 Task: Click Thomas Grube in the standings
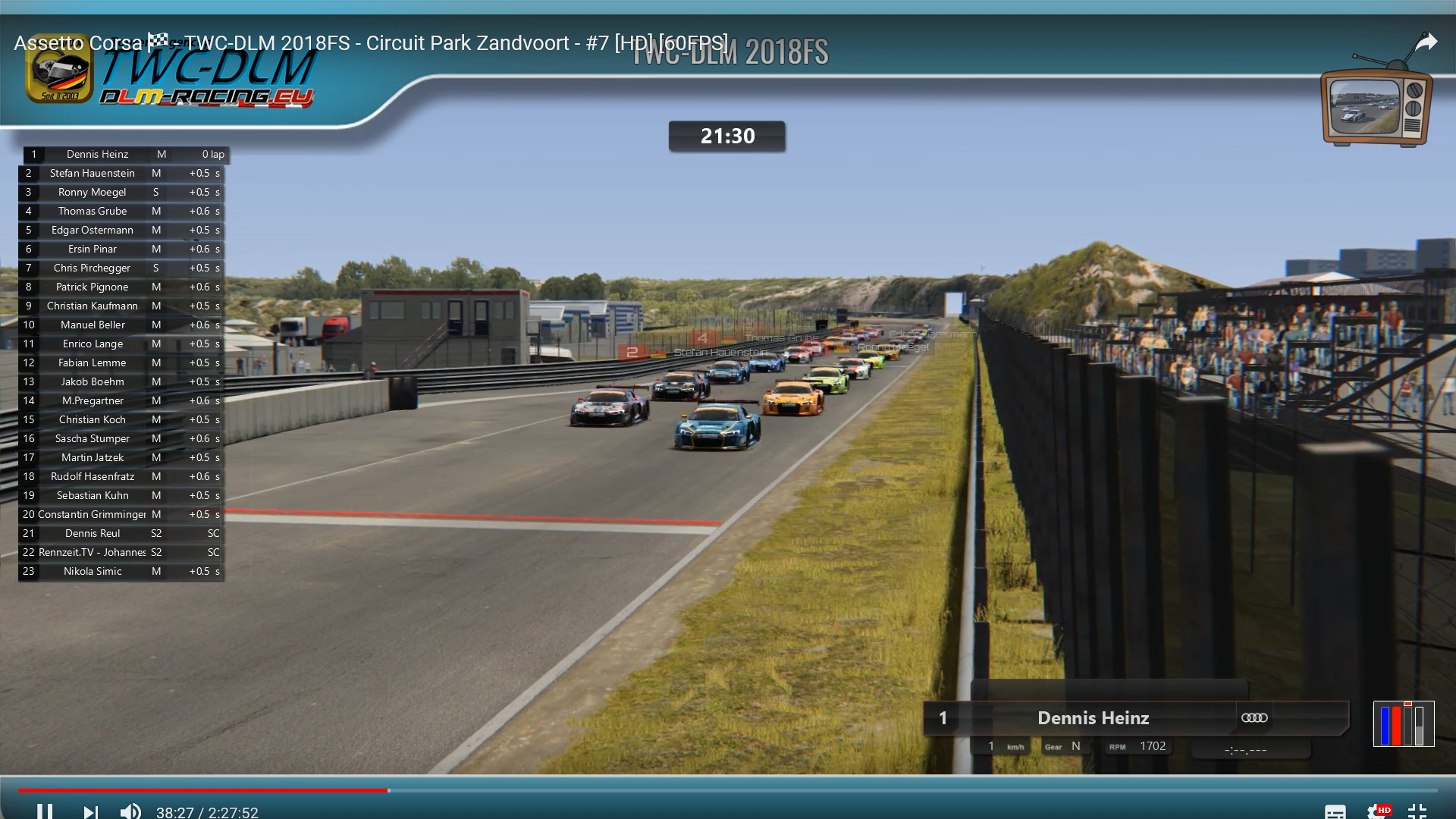pyautogui.click(x=93, y=211)
